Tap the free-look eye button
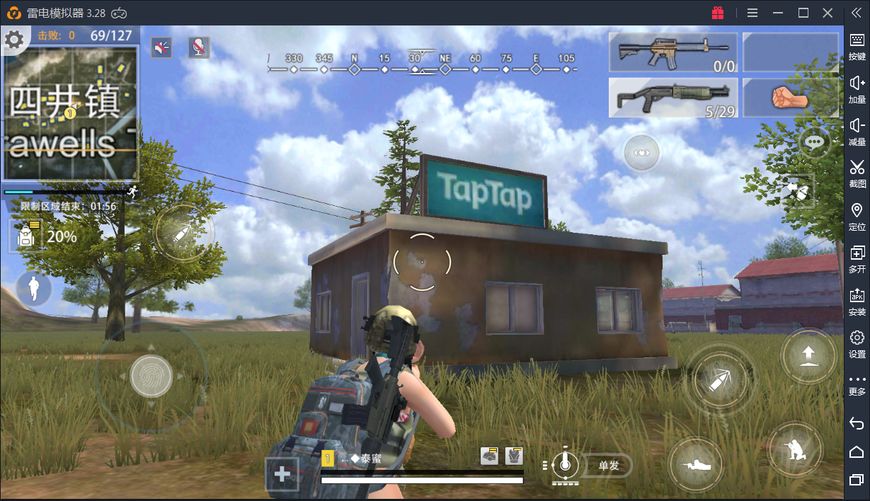Viewport: 870px width, 501px height. coord(642,152)
